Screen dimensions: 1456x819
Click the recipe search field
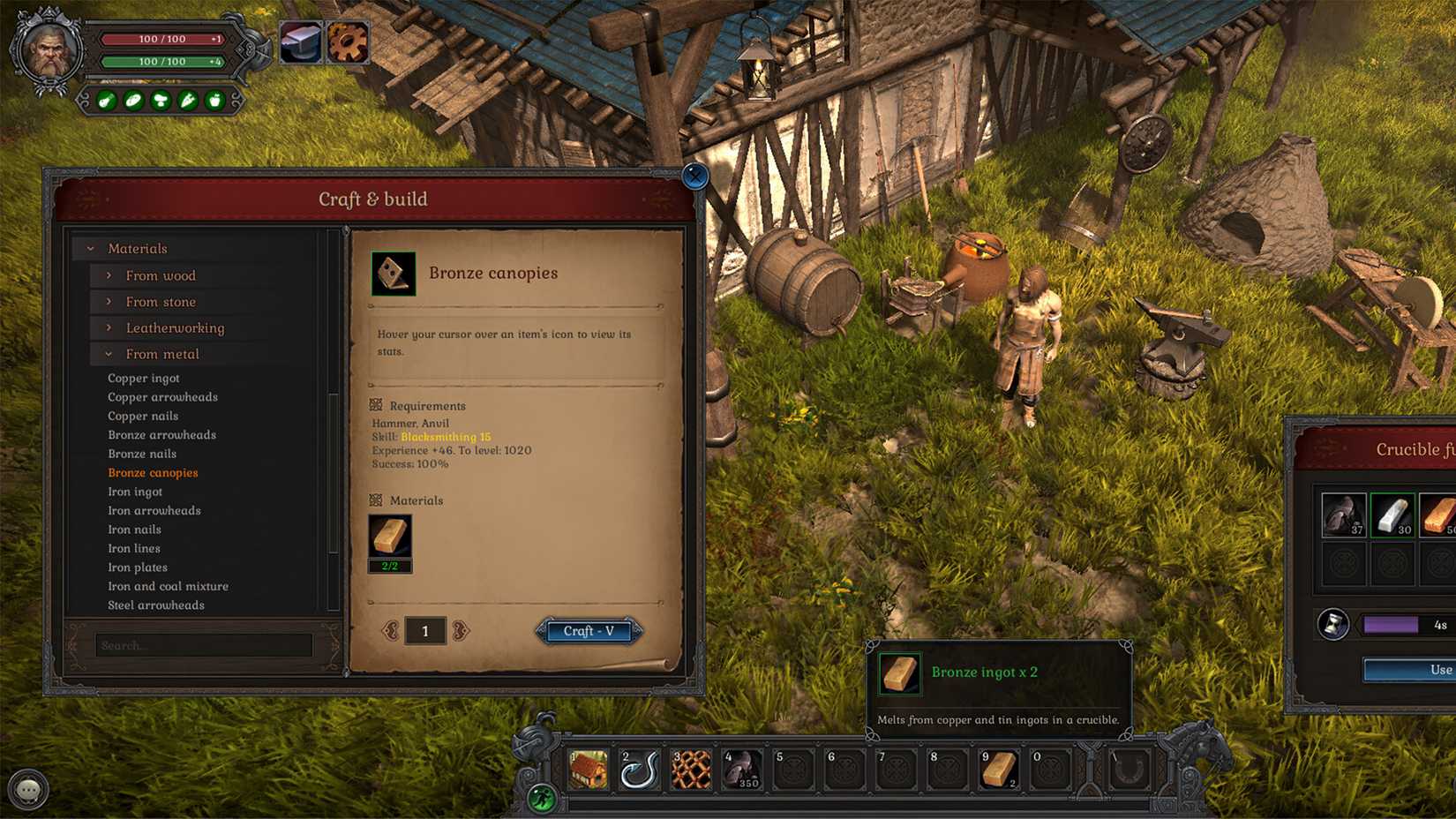204,645
